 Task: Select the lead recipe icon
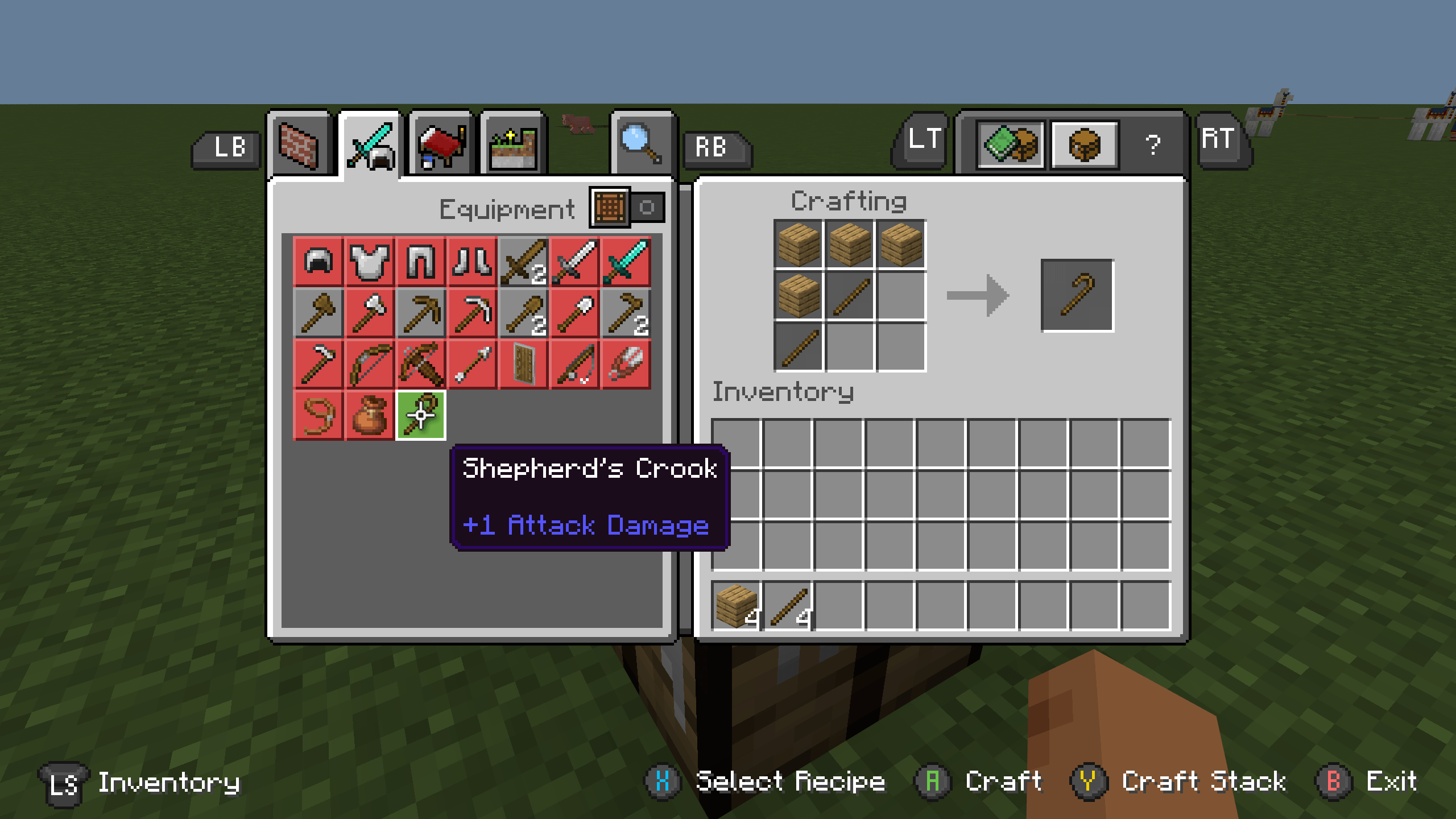pyautogui.click(x=317, y=416)
